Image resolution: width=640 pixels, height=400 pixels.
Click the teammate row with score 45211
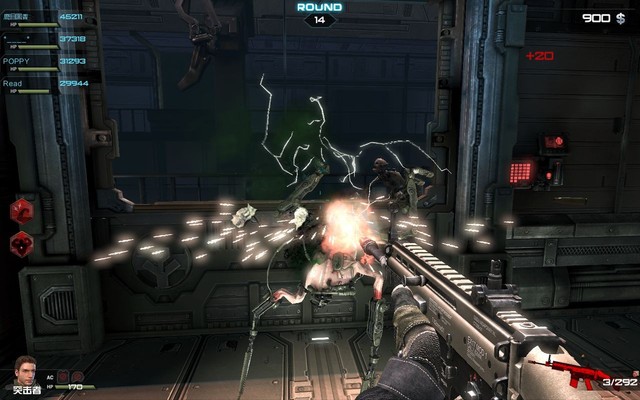(x=45, y=19)
